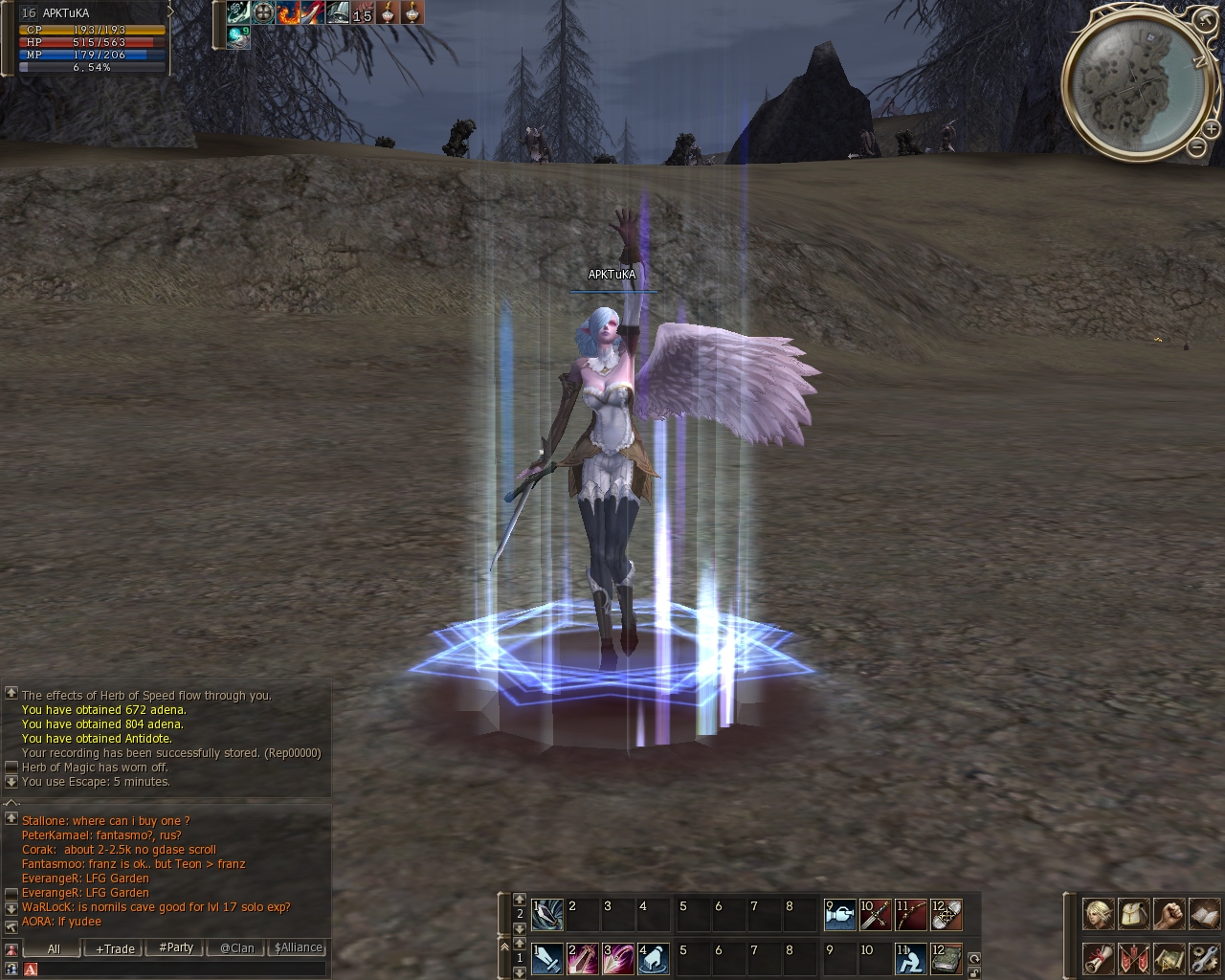Use the sit-down action in hotbar slot 11
The width and height of the screenshot is (1225, 980).
tap(910, 958)
